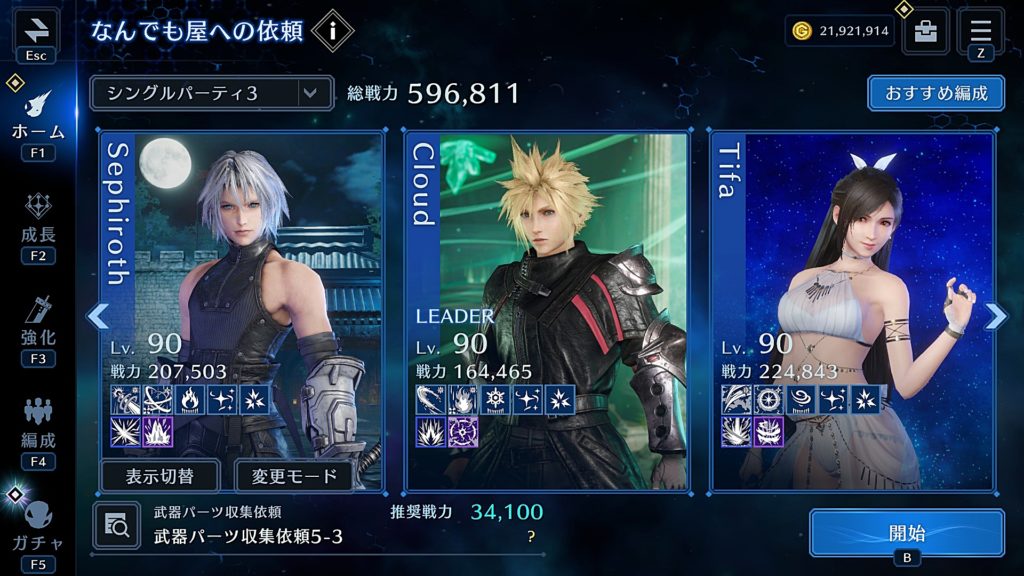Open the info icon beside なんでも屋への依頼

pos(332,31)
